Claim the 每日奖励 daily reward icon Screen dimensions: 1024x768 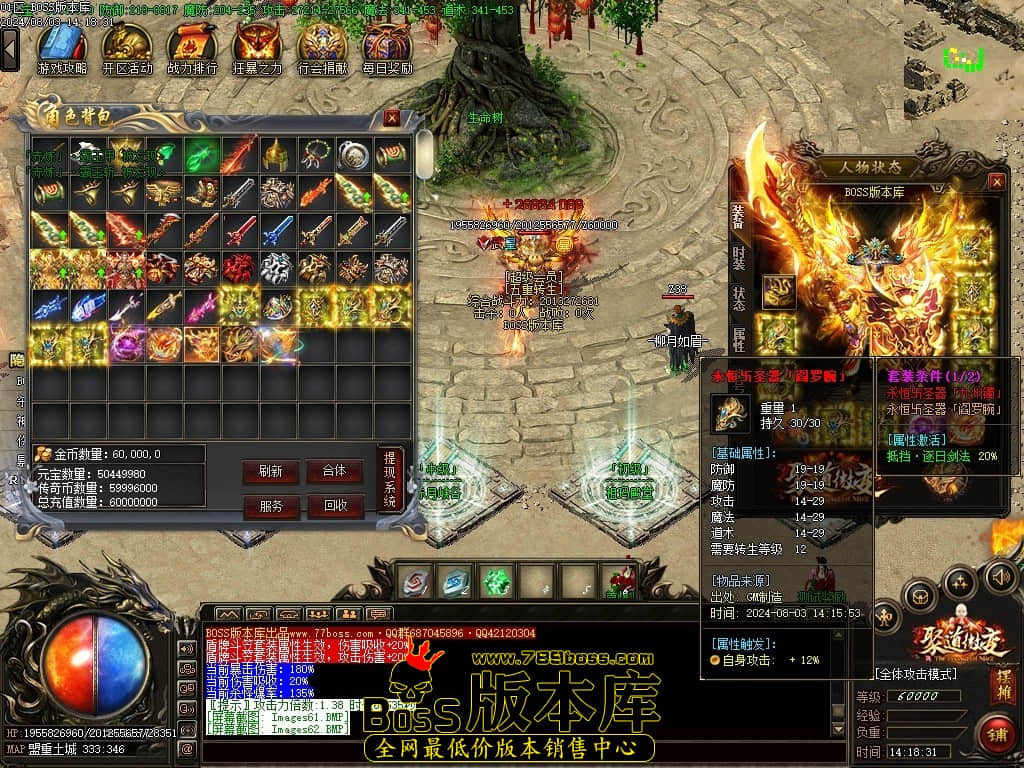coord(387,48)
